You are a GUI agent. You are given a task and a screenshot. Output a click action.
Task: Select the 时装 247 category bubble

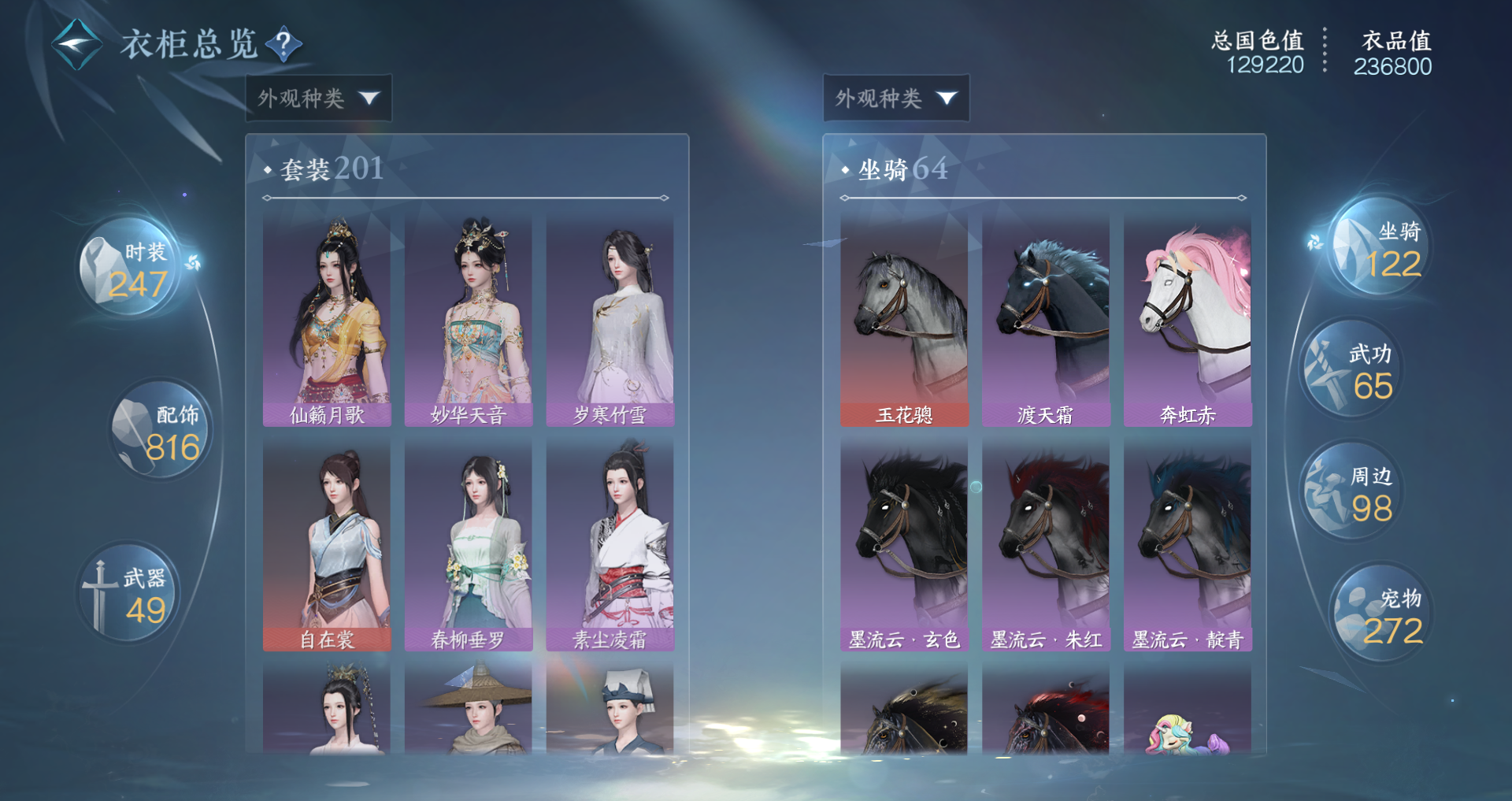point(131,268)
